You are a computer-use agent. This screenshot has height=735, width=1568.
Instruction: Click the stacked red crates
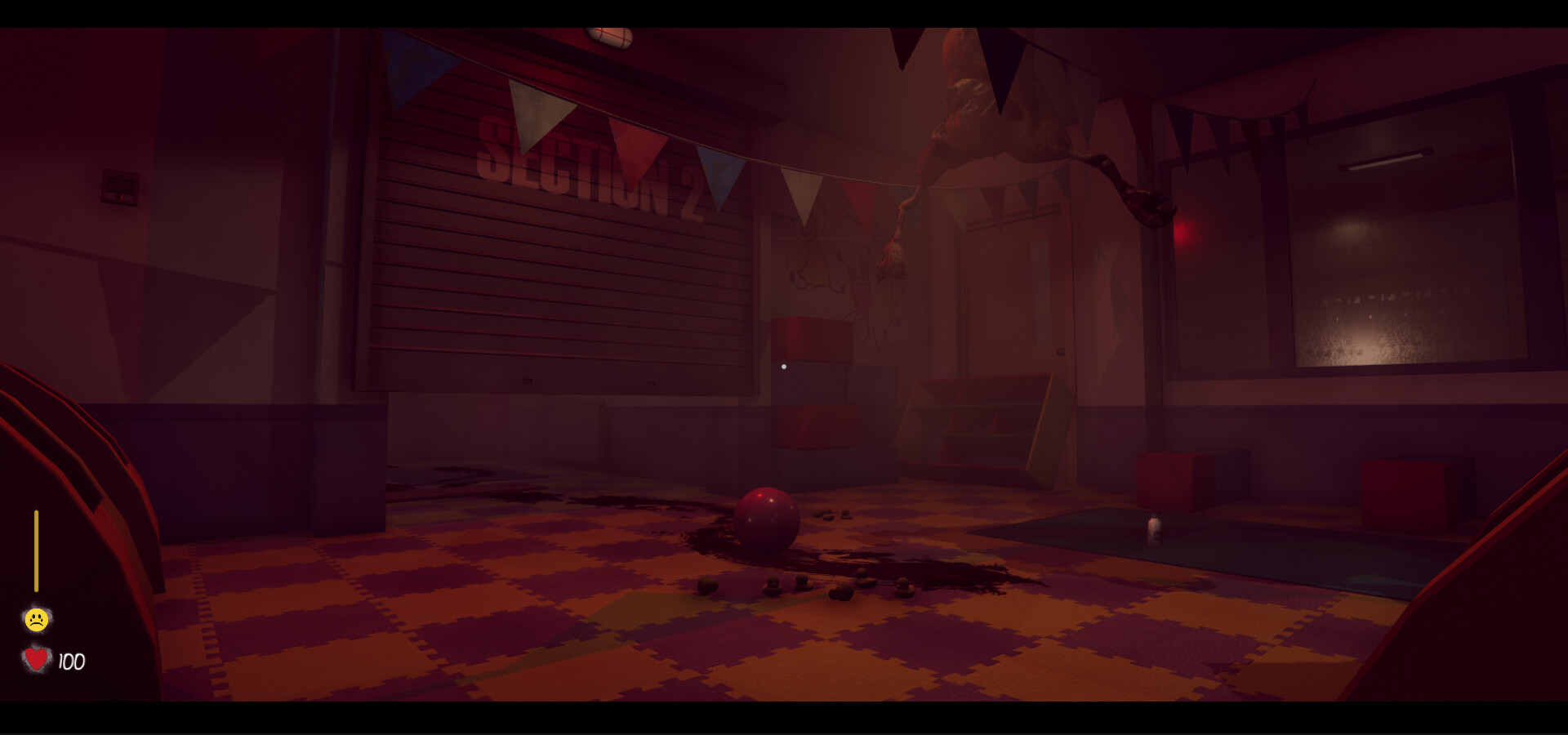tap(813, 384)
